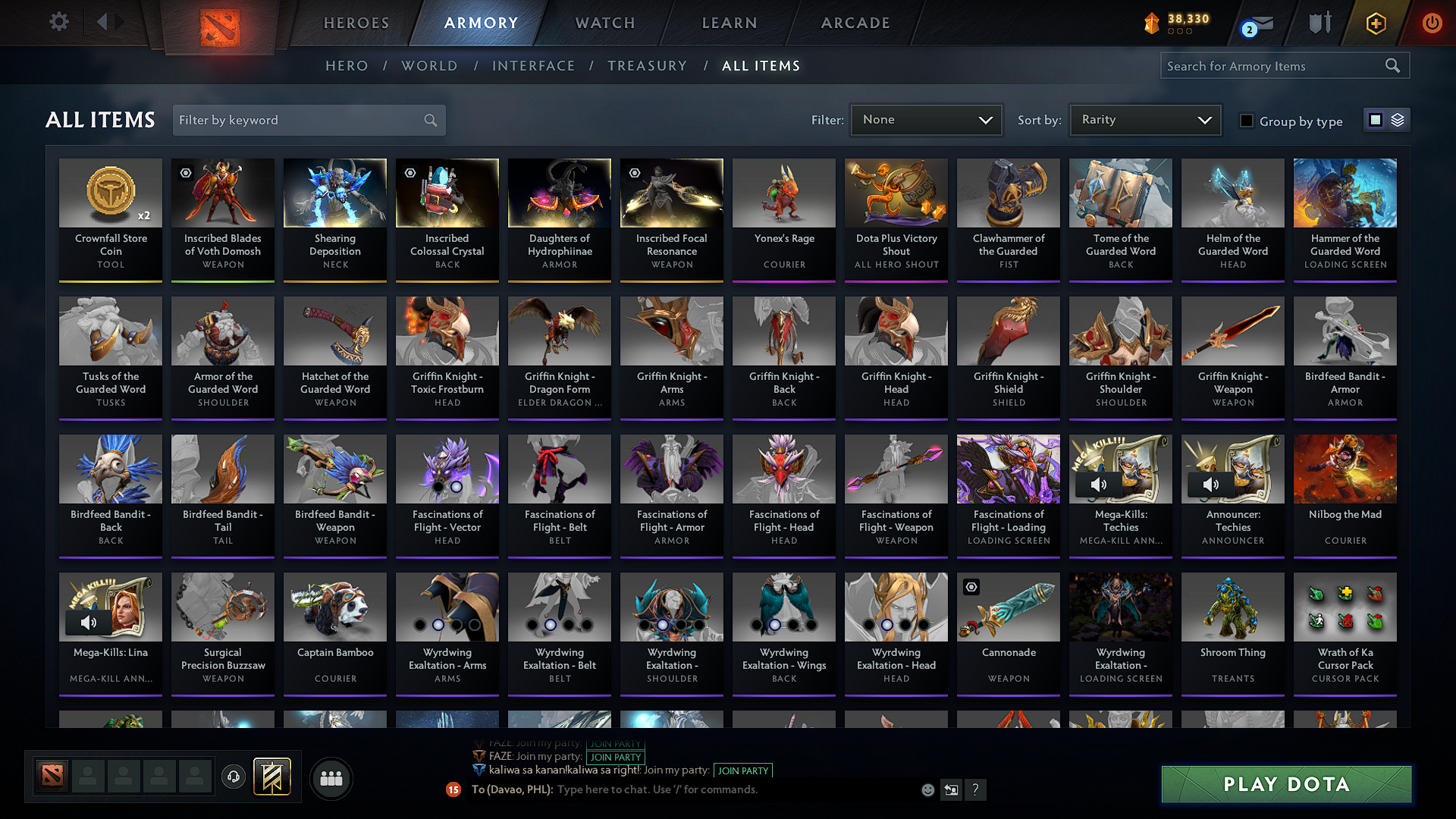Switch to the WATCH tab
Screen dimensions: 1456x819
[x=604, y=23]
